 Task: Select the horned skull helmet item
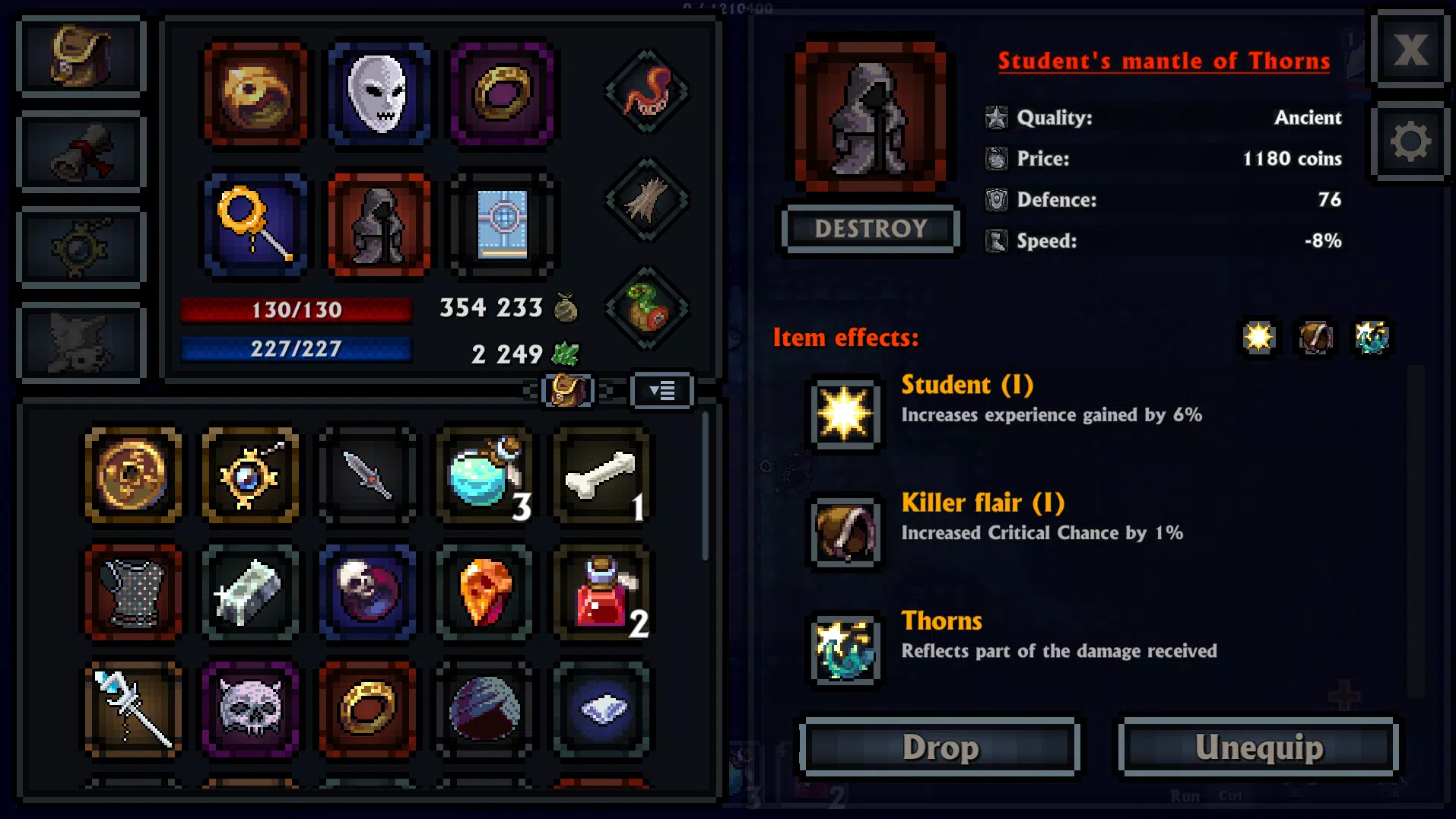tap(250, 709)
